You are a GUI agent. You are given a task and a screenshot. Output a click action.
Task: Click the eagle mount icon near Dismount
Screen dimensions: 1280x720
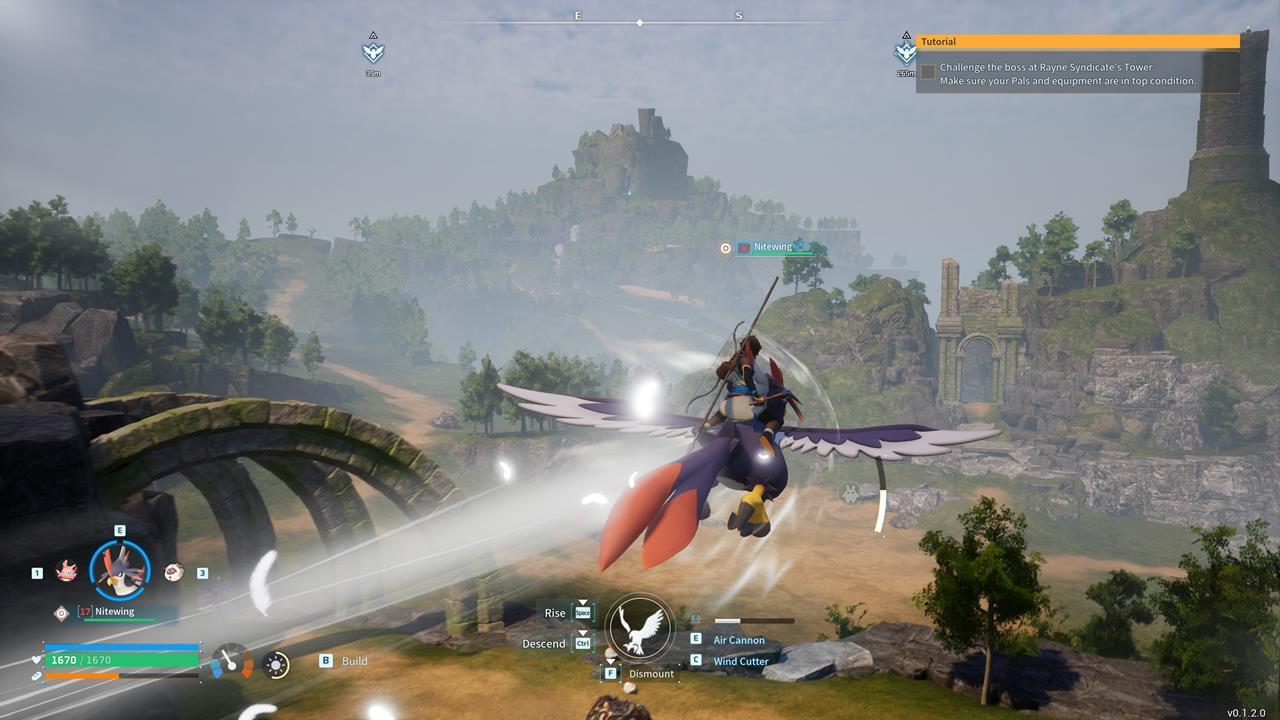[639, 627]
